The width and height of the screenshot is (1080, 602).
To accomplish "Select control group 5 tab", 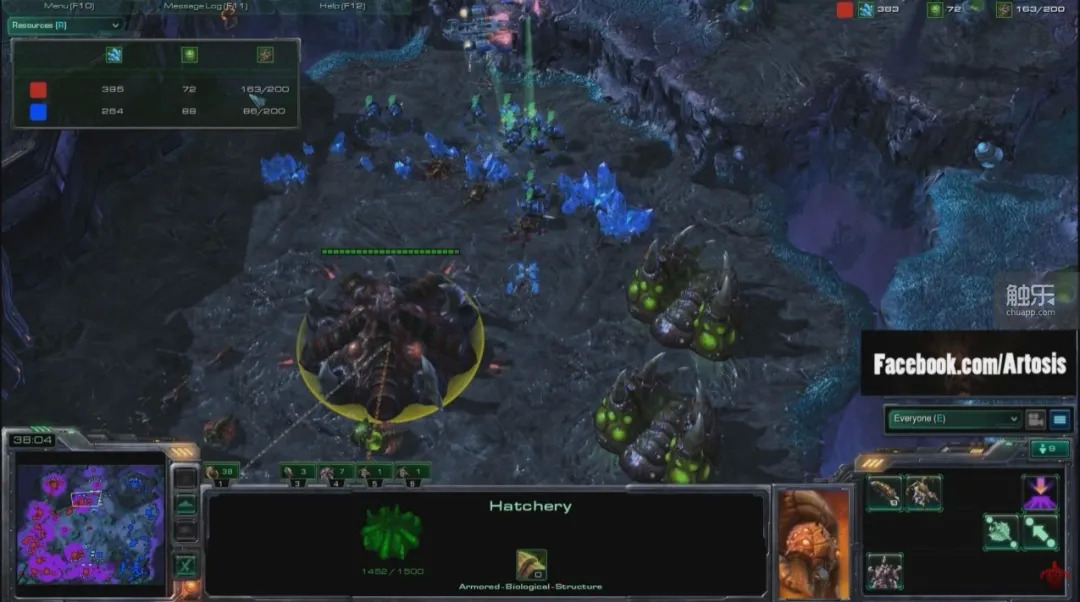I will 375,471.
